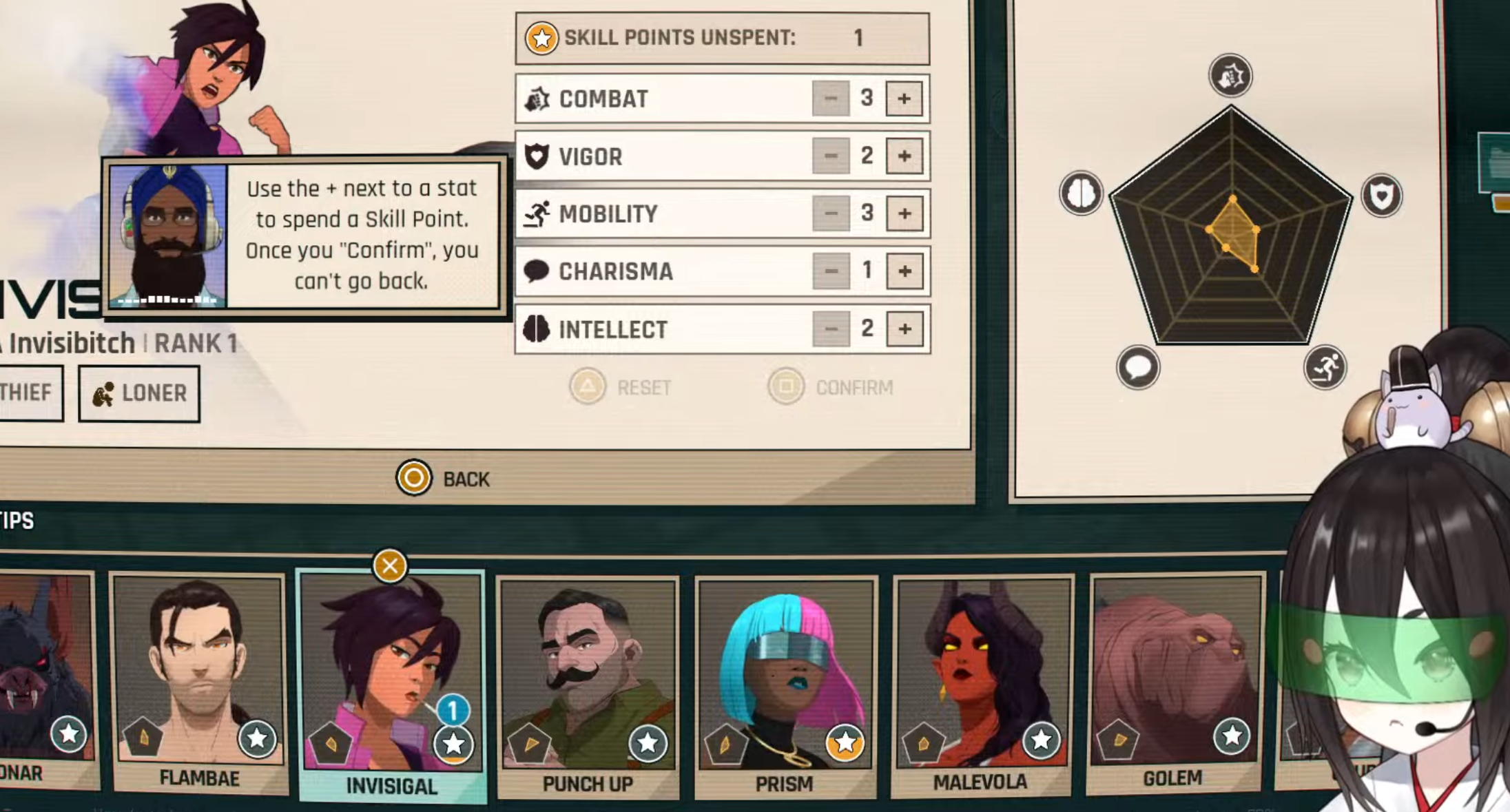The width and height of the screenshot is (1510, 812).
Task: Confirm the skill point allocation
Action: 831,387
